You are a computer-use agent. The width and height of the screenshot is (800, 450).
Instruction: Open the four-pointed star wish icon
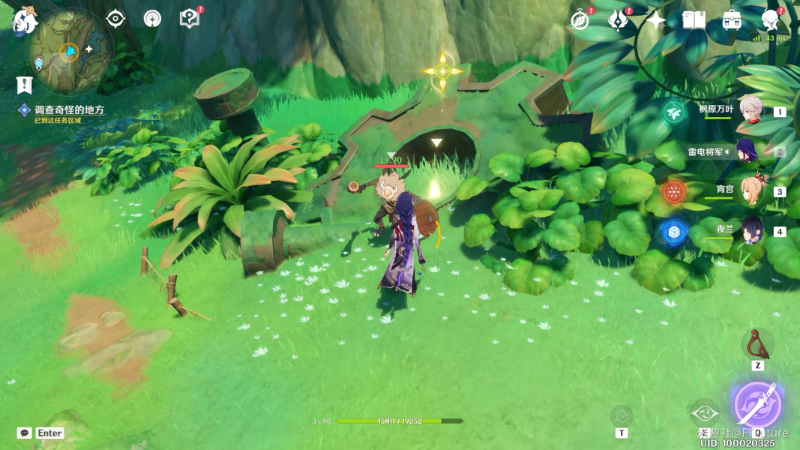click(x=656, y=19)
